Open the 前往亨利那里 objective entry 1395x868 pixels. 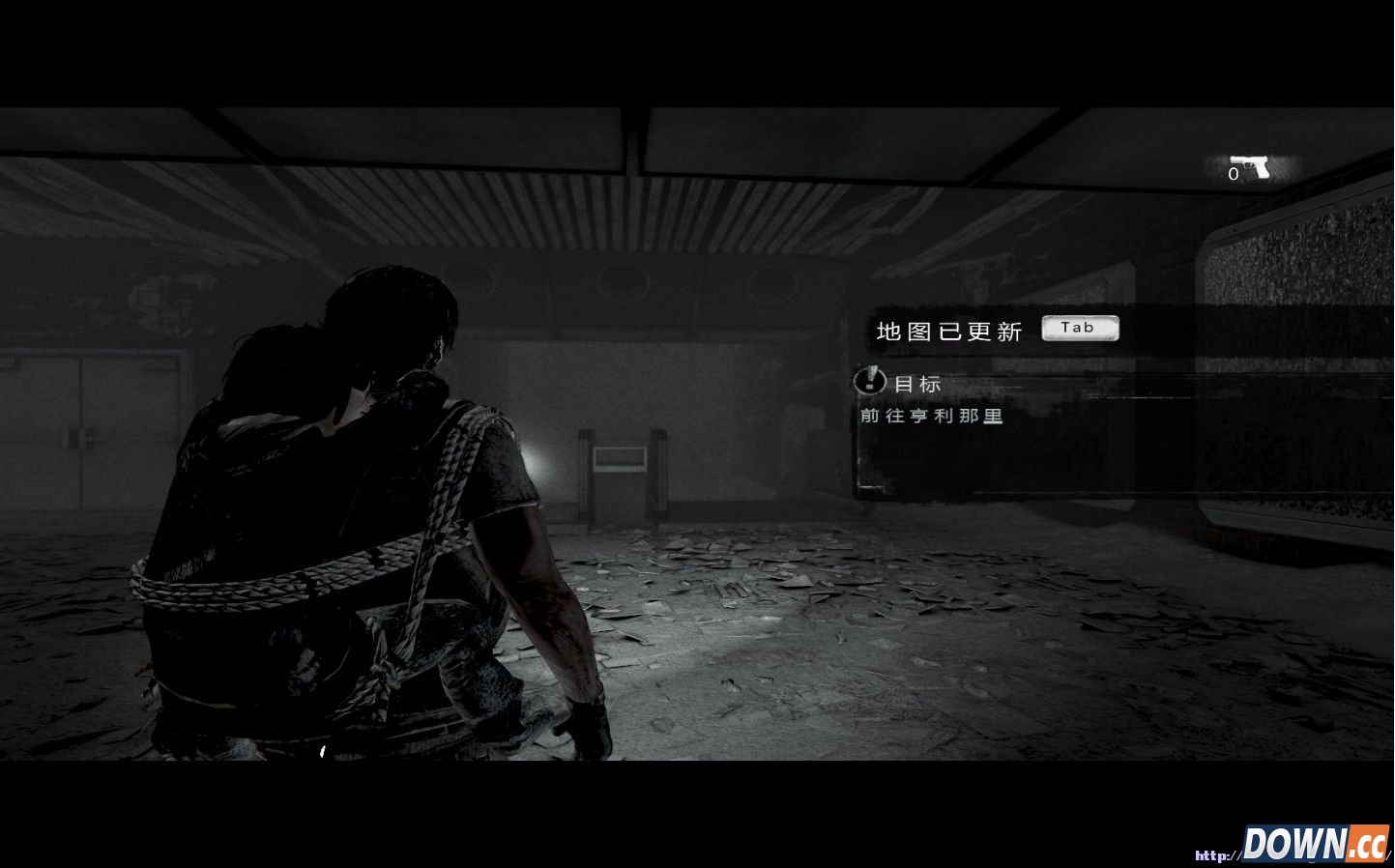pos(932,417)
